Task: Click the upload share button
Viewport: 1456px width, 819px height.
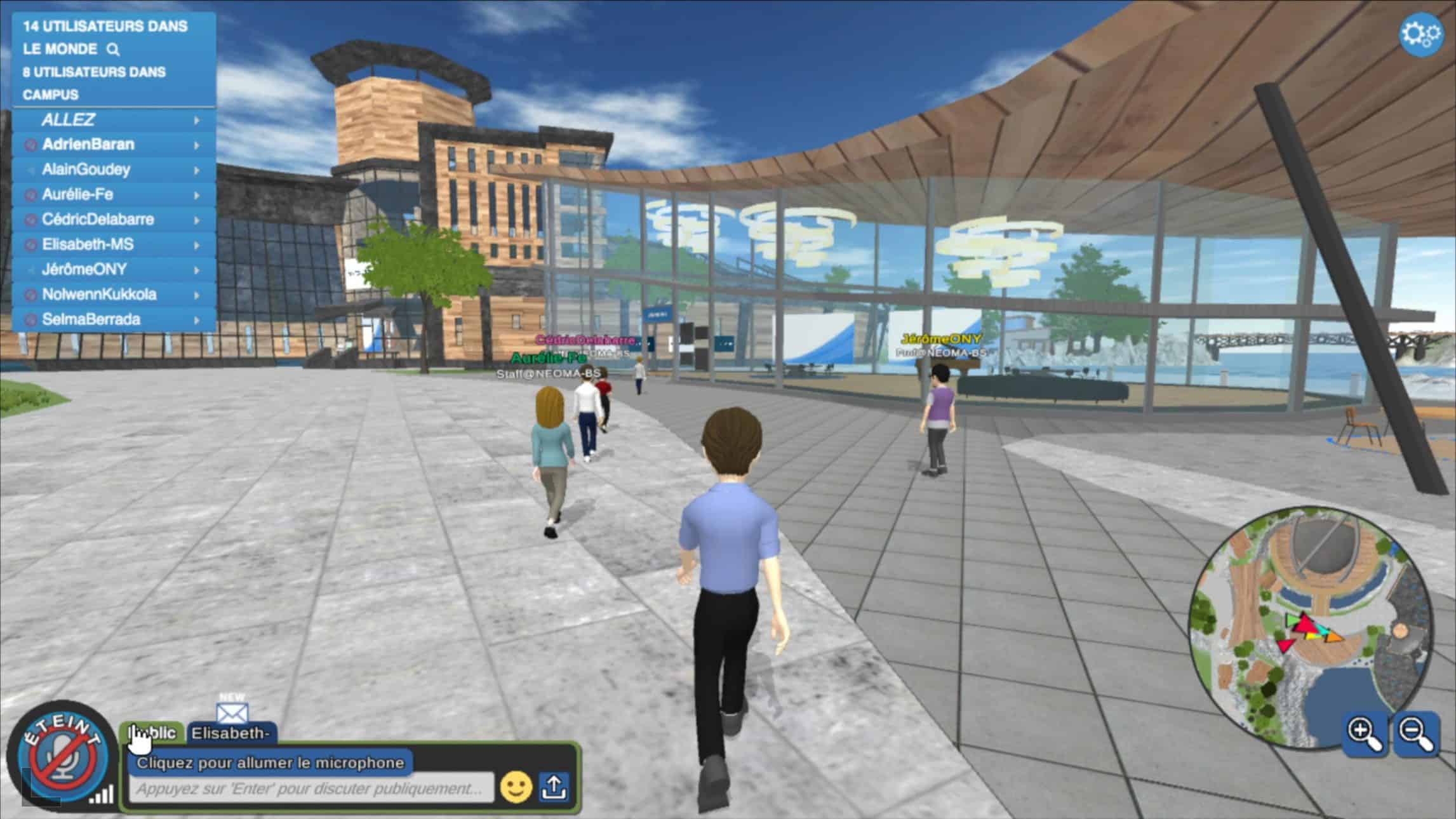Action: click(x=554, y=787)
